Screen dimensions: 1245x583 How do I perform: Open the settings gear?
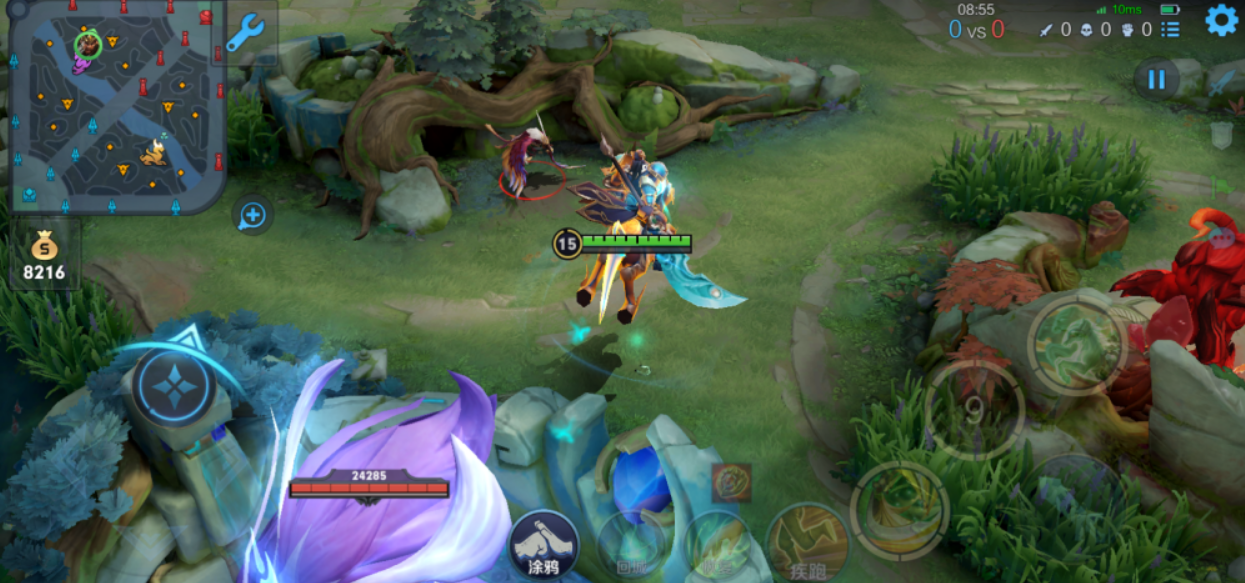click(x=1221, y=20)
